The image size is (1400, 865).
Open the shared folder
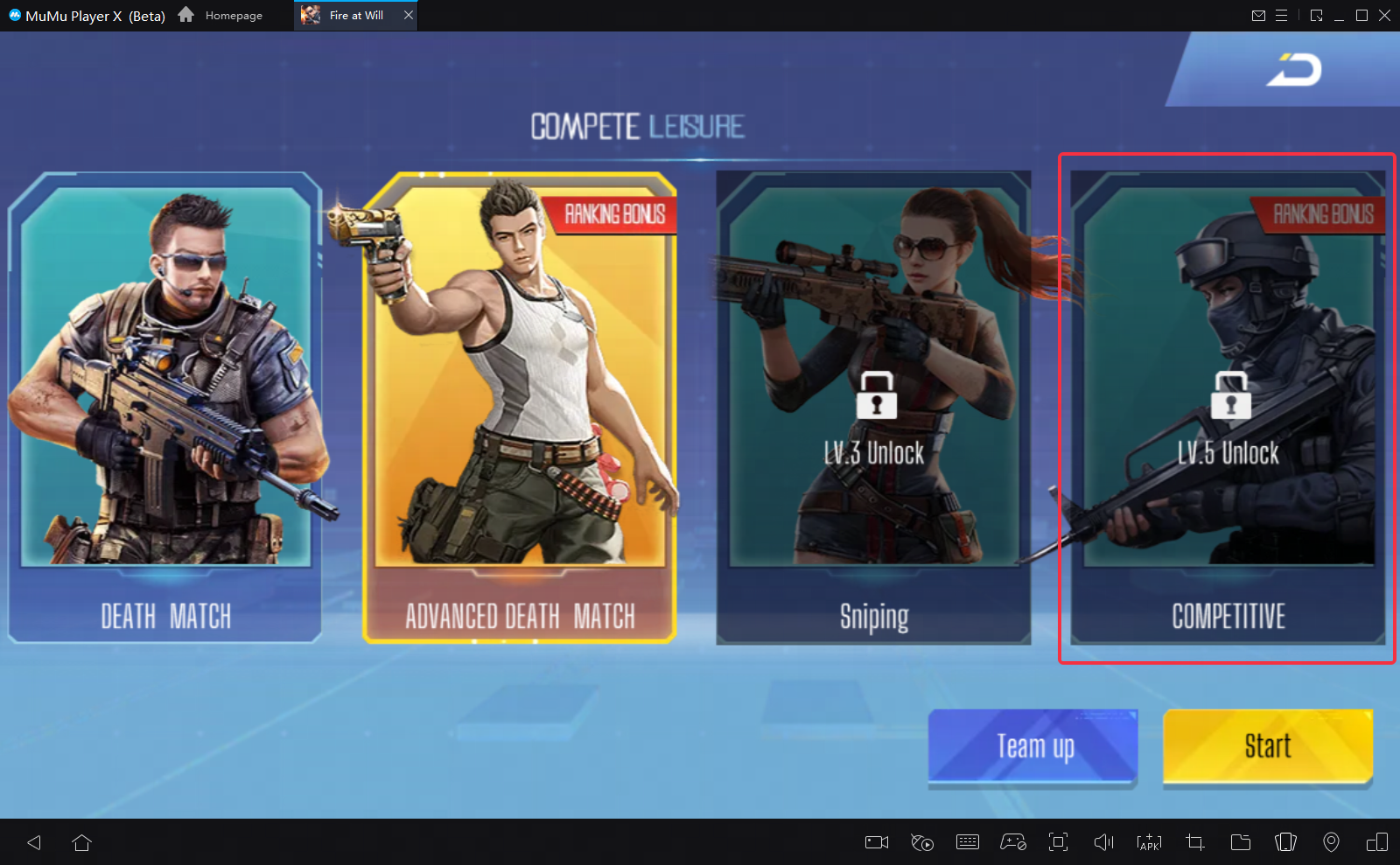point(1240,842)
